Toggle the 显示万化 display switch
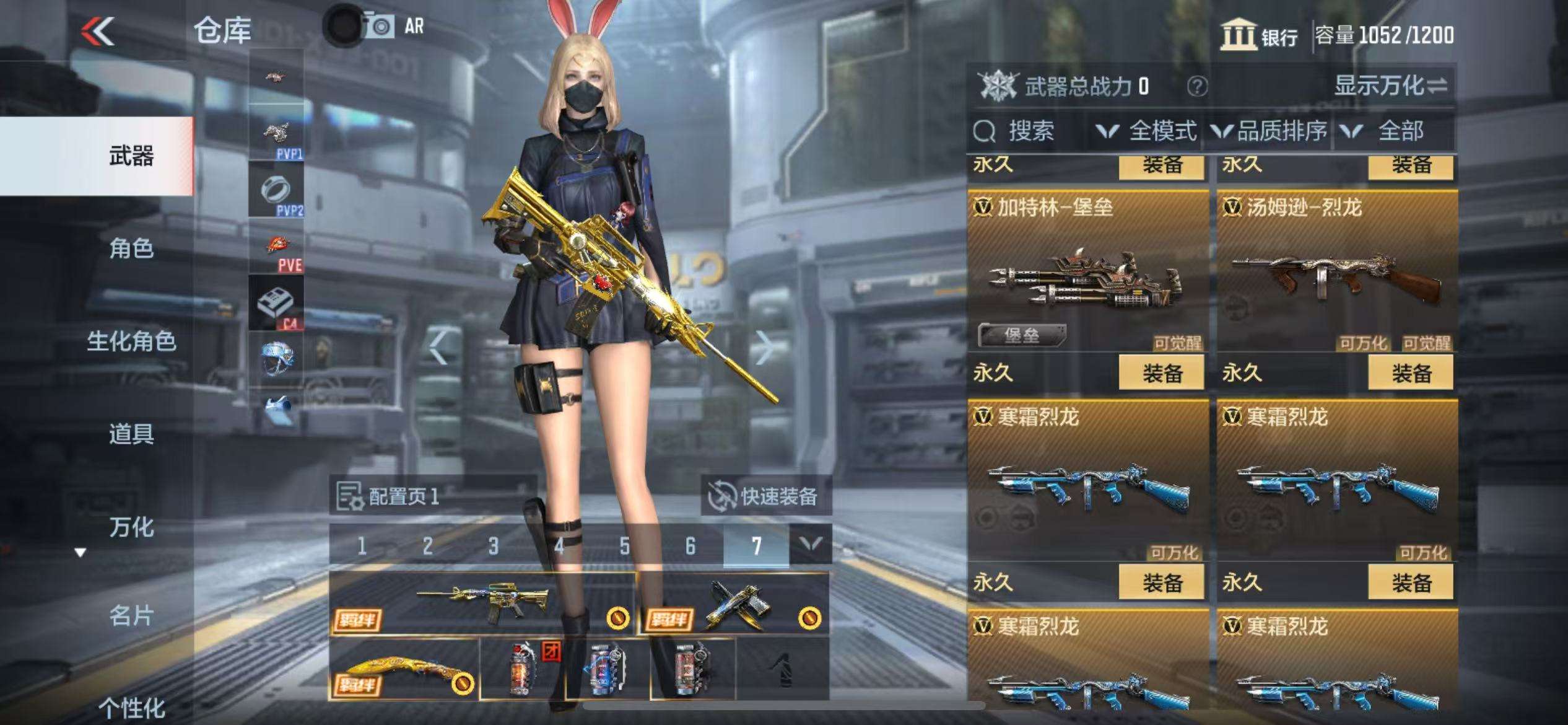 pos(1391,86)
